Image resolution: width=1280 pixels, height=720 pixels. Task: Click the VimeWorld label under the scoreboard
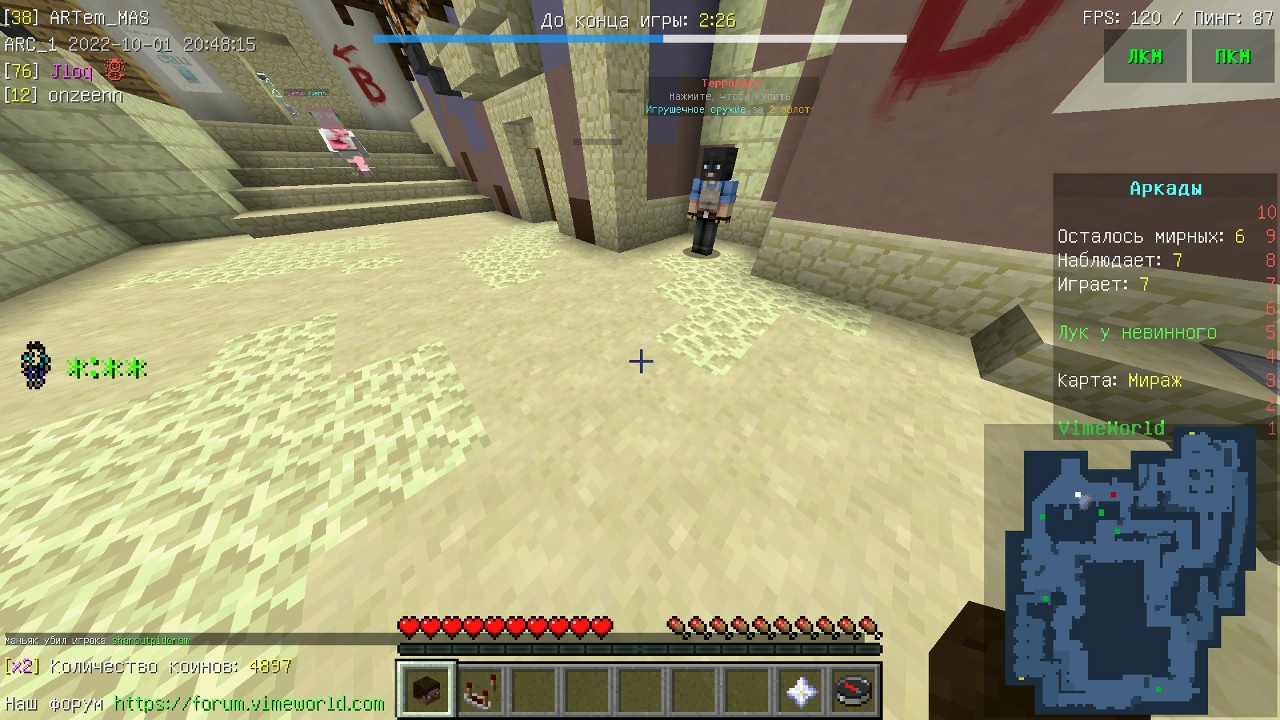click(x=1111, y=427)
